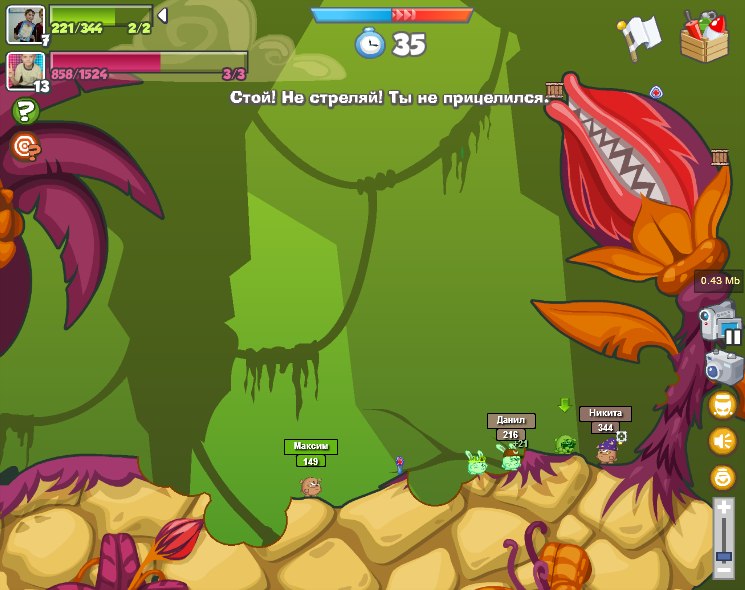This screenshot has height=590, width=745.
Task: Collapse team panel with the white arrow
Action: (x=162, y=15)
